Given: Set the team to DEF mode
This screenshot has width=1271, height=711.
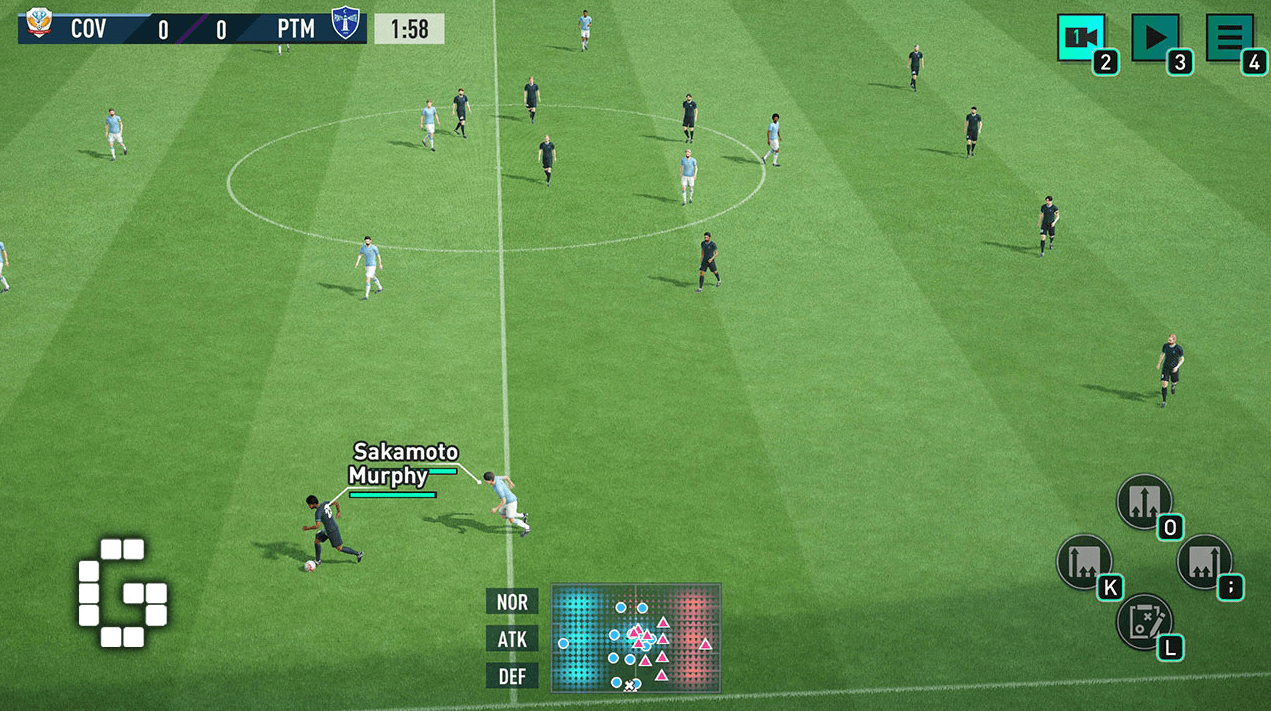Looking at the screenshot, I should [x=512, y=676].
